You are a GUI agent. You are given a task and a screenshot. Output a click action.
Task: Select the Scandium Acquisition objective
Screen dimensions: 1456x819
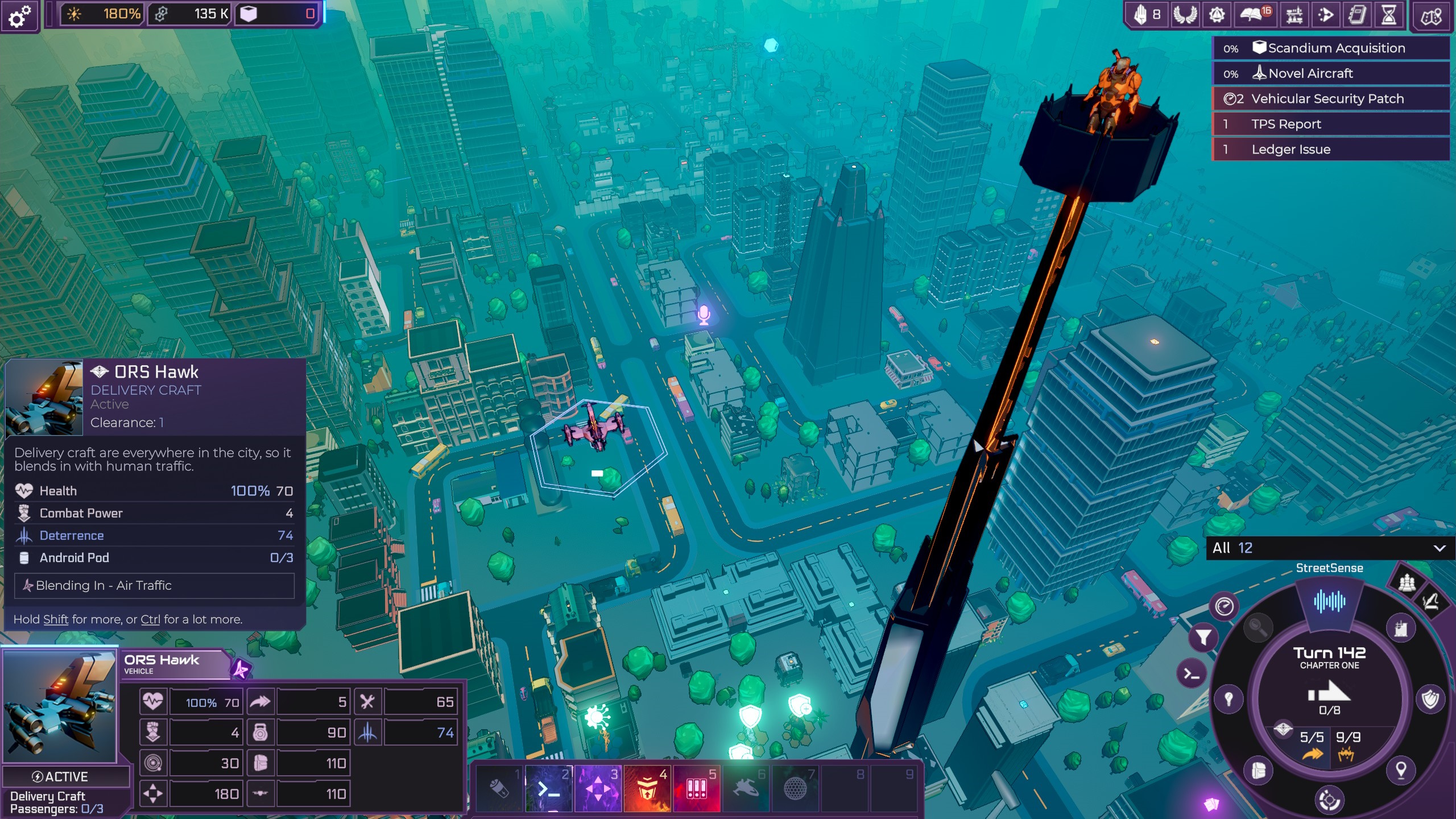tap(1331, 48)
